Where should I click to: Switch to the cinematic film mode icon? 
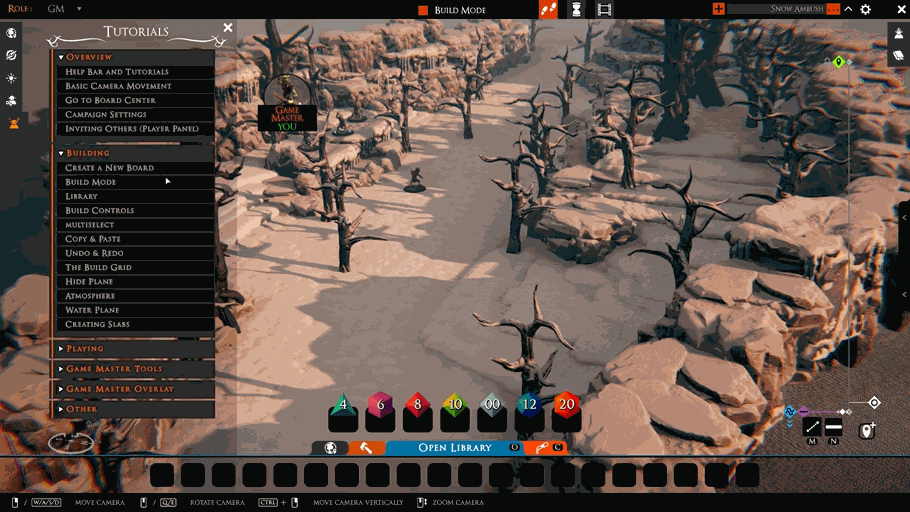(604, 9)
